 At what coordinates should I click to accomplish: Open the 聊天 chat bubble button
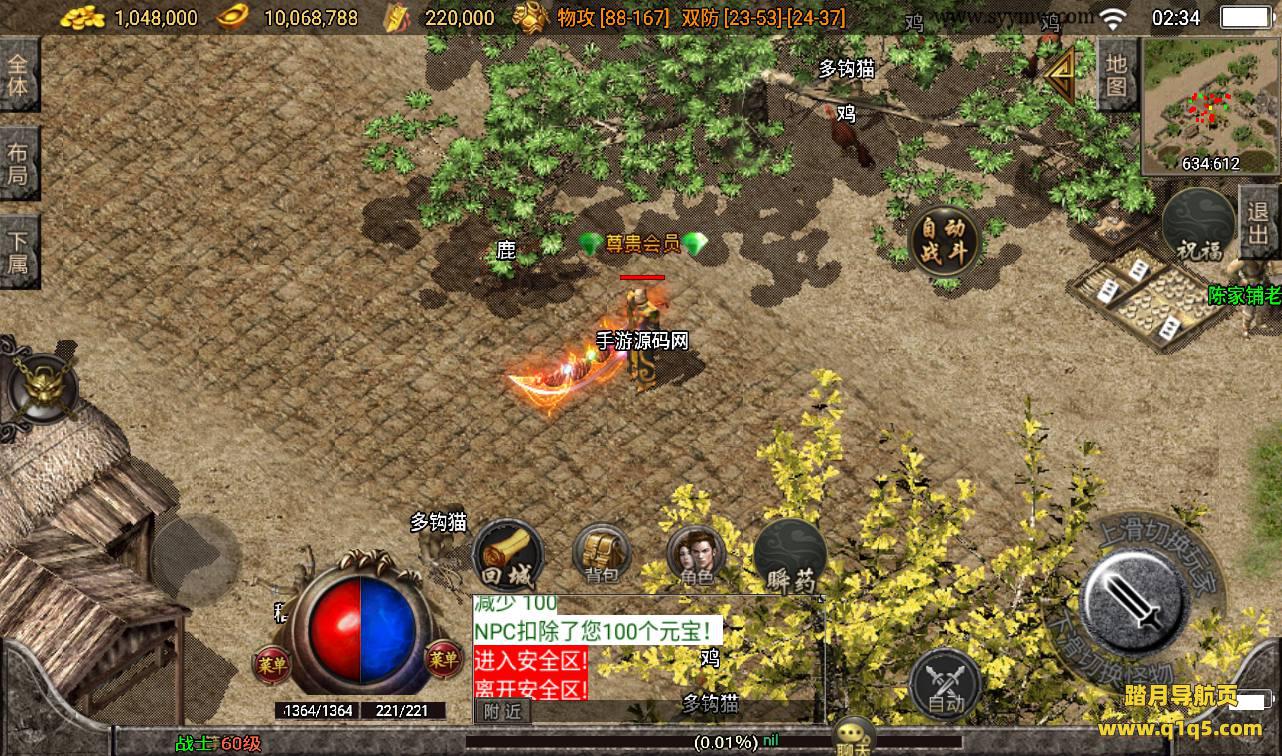[x=855, y=738]
